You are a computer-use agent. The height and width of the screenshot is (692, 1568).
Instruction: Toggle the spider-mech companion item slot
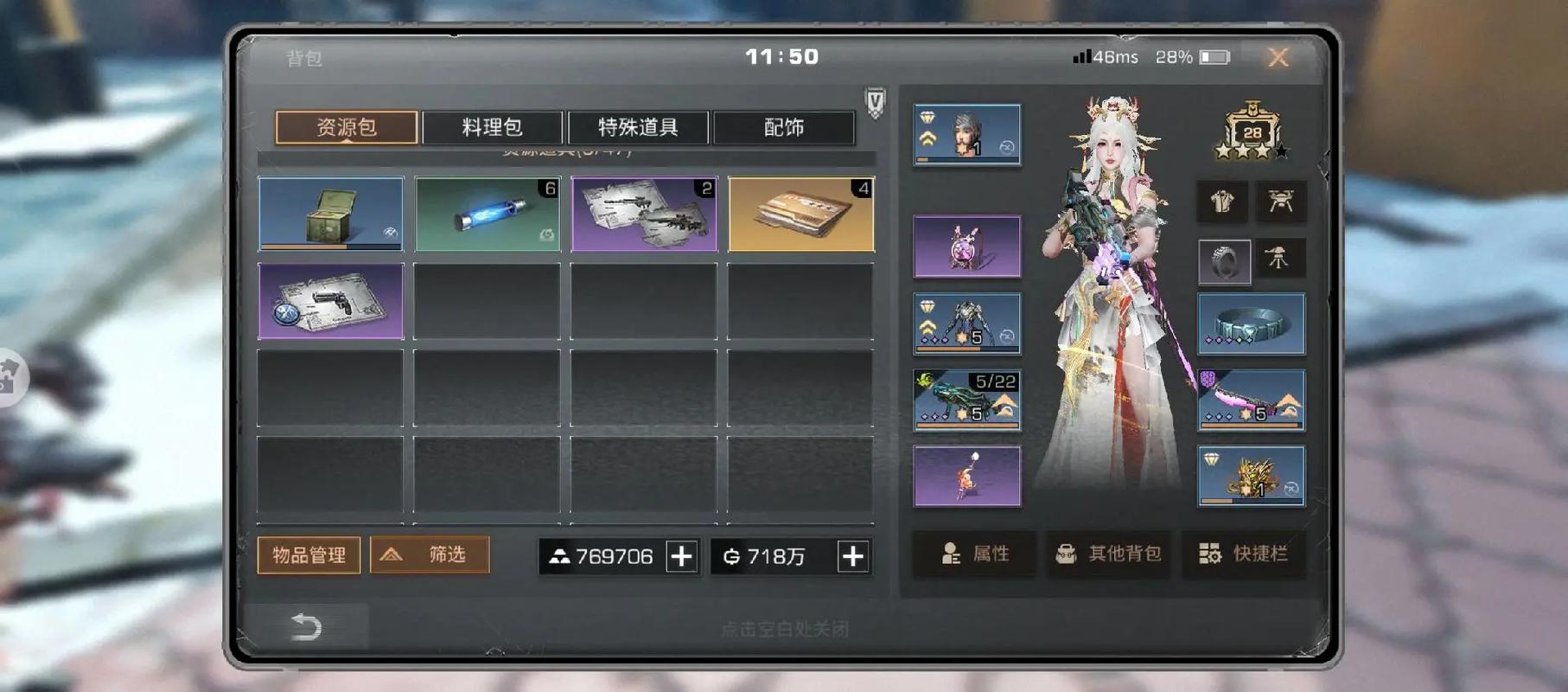pyautogui.click(x=966, y=323)
